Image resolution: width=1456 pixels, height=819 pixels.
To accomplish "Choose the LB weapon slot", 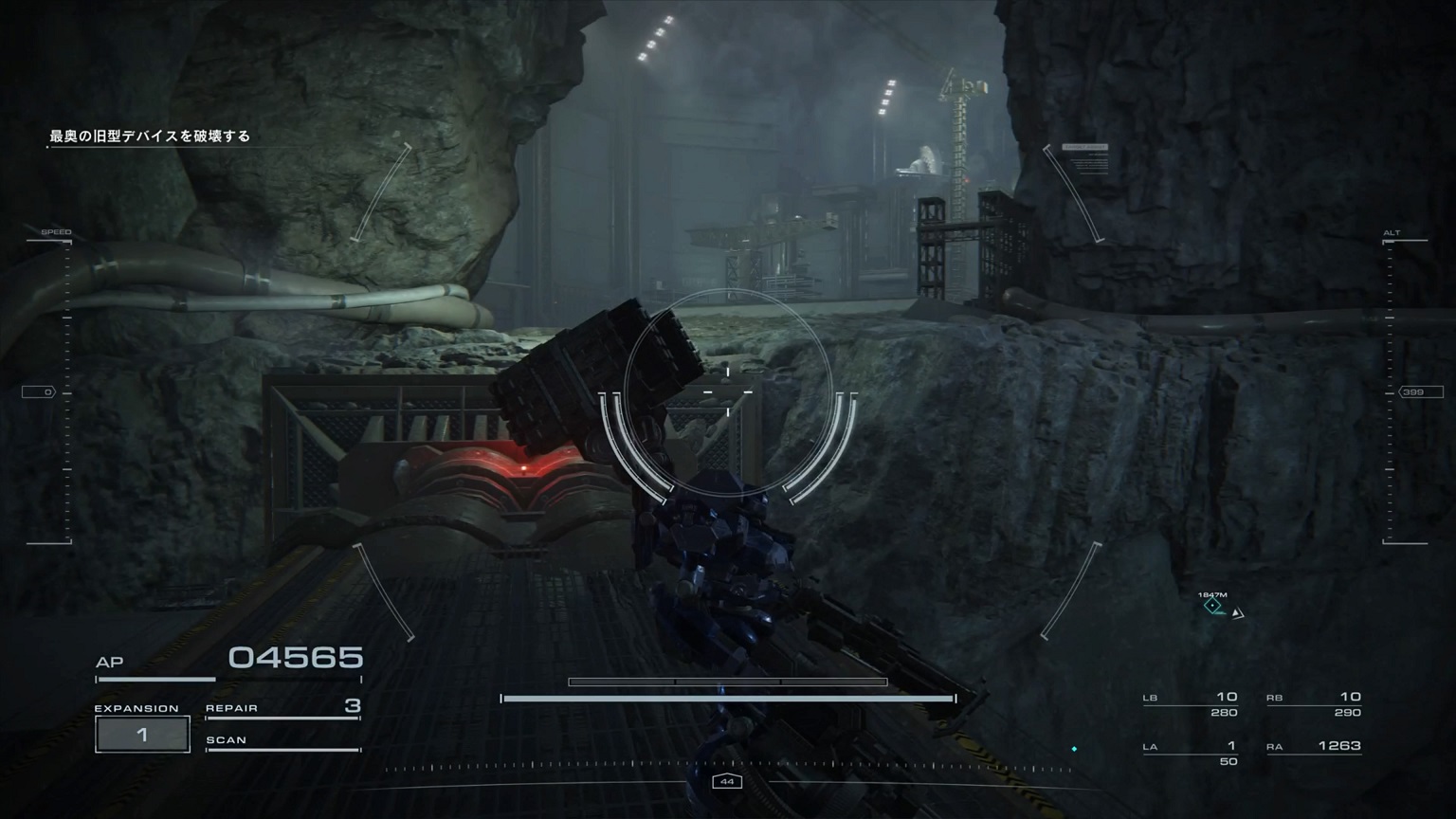I will (1191, 703).
